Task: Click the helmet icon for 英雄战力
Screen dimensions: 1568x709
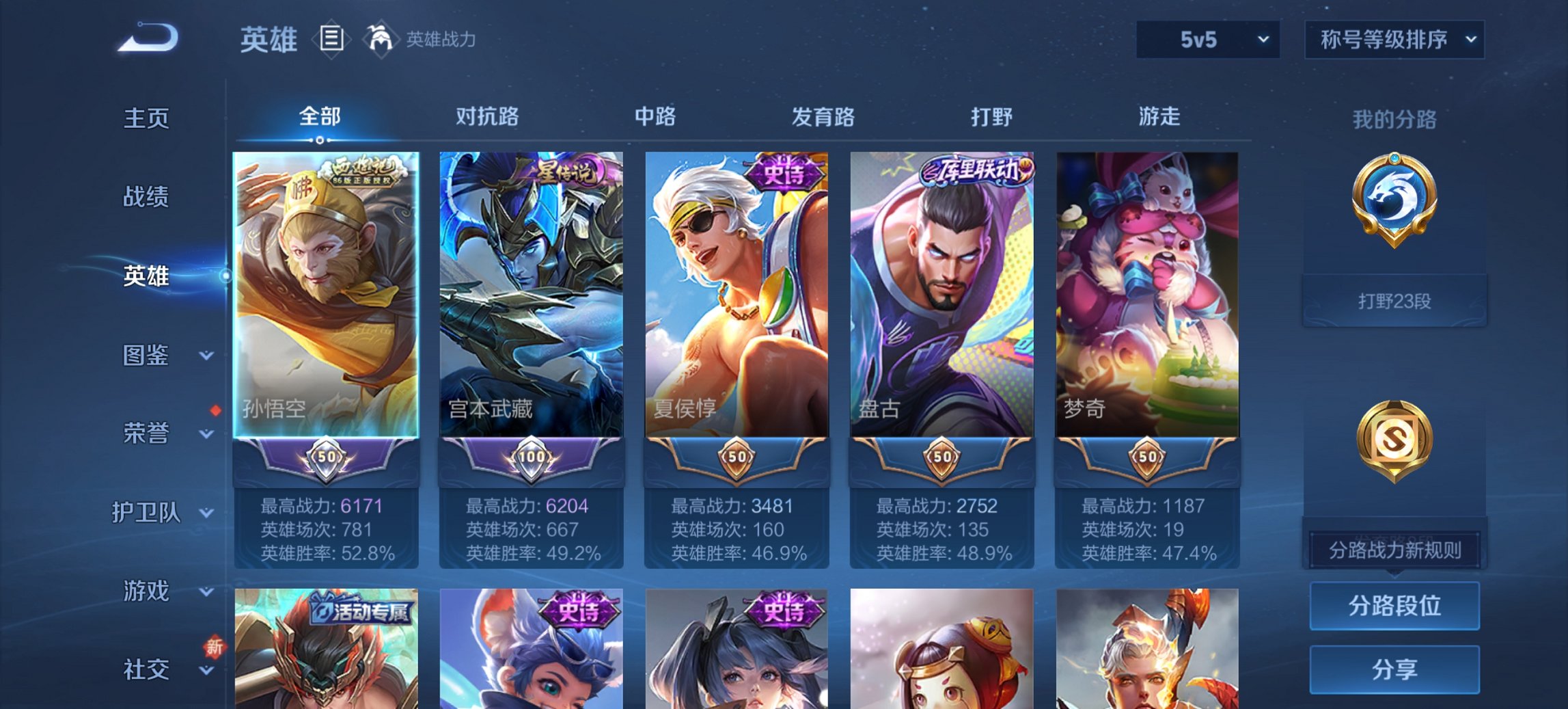Action: [381, 39]
